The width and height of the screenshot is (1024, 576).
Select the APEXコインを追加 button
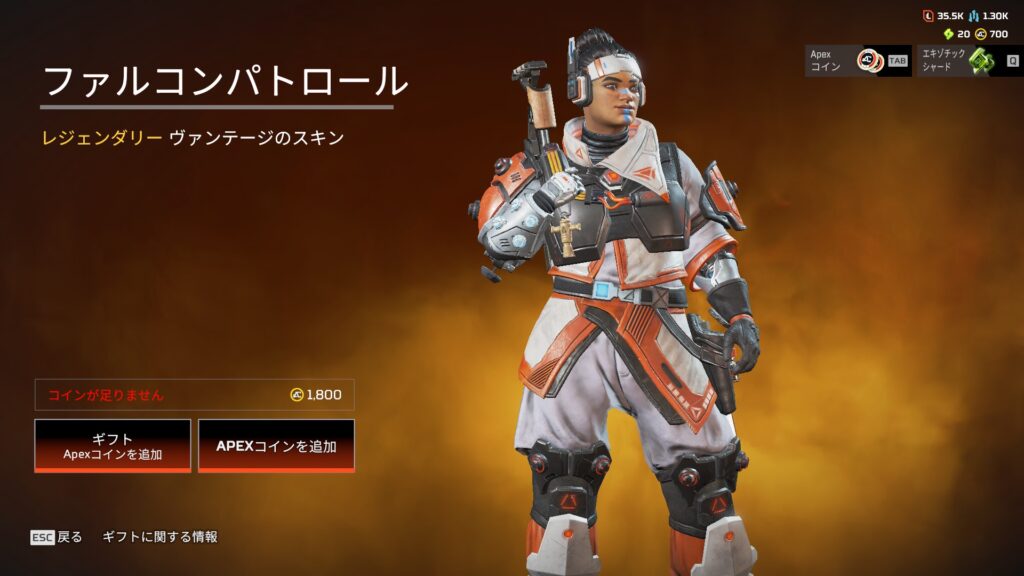click(276, 445)
